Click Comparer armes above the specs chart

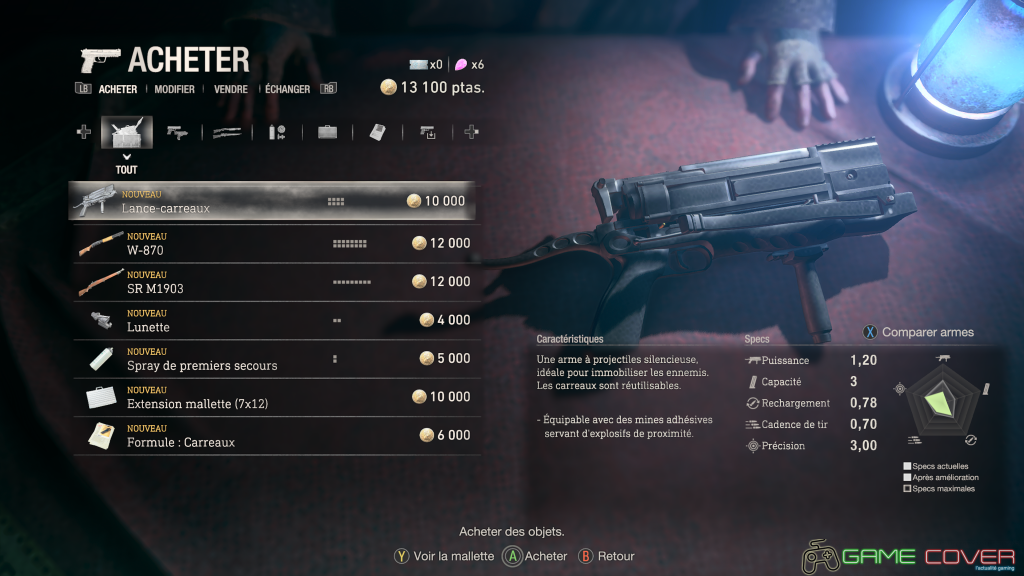point(918,332)
